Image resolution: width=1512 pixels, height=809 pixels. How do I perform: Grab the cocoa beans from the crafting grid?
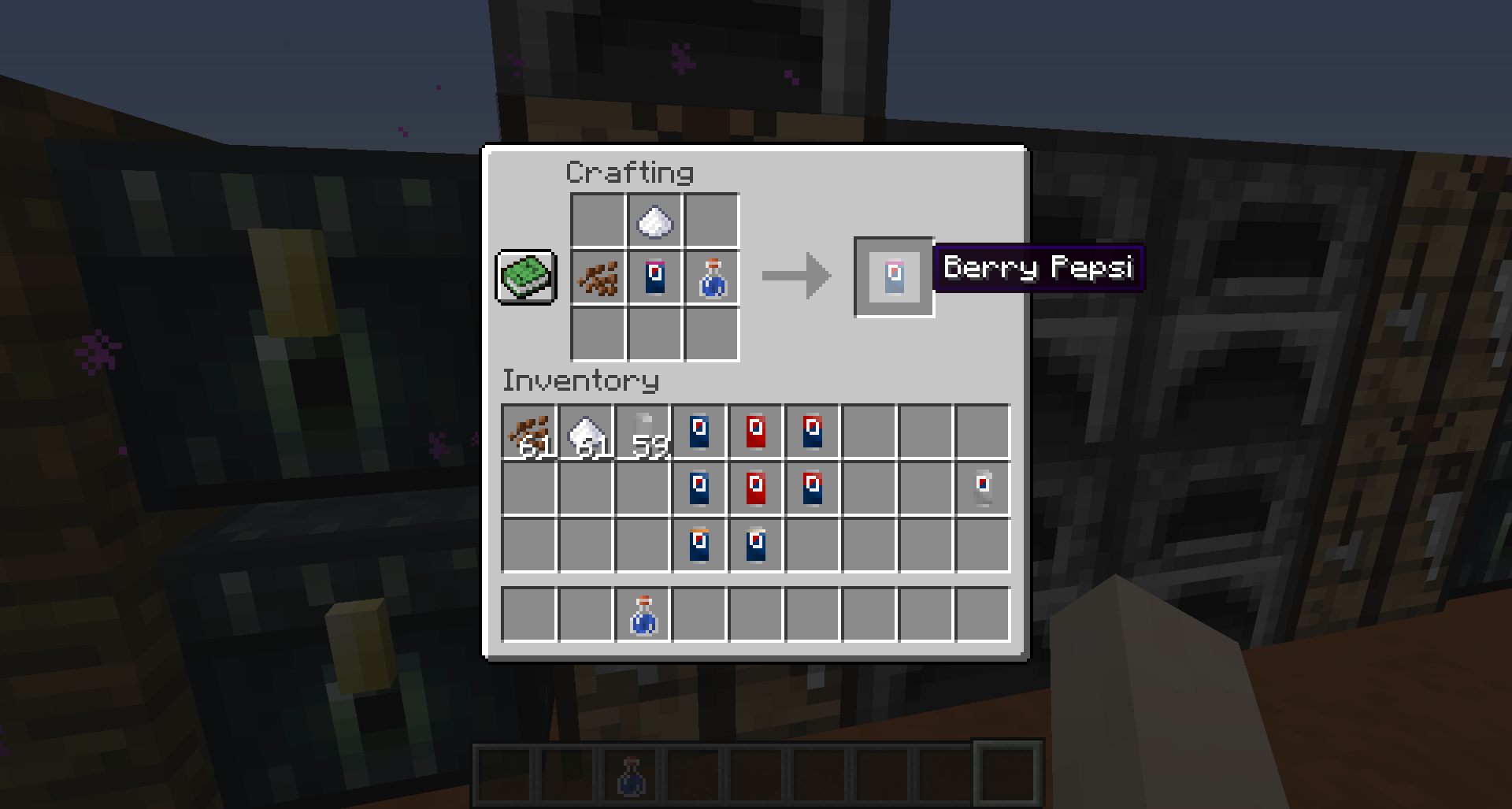[x=596, y=280]
